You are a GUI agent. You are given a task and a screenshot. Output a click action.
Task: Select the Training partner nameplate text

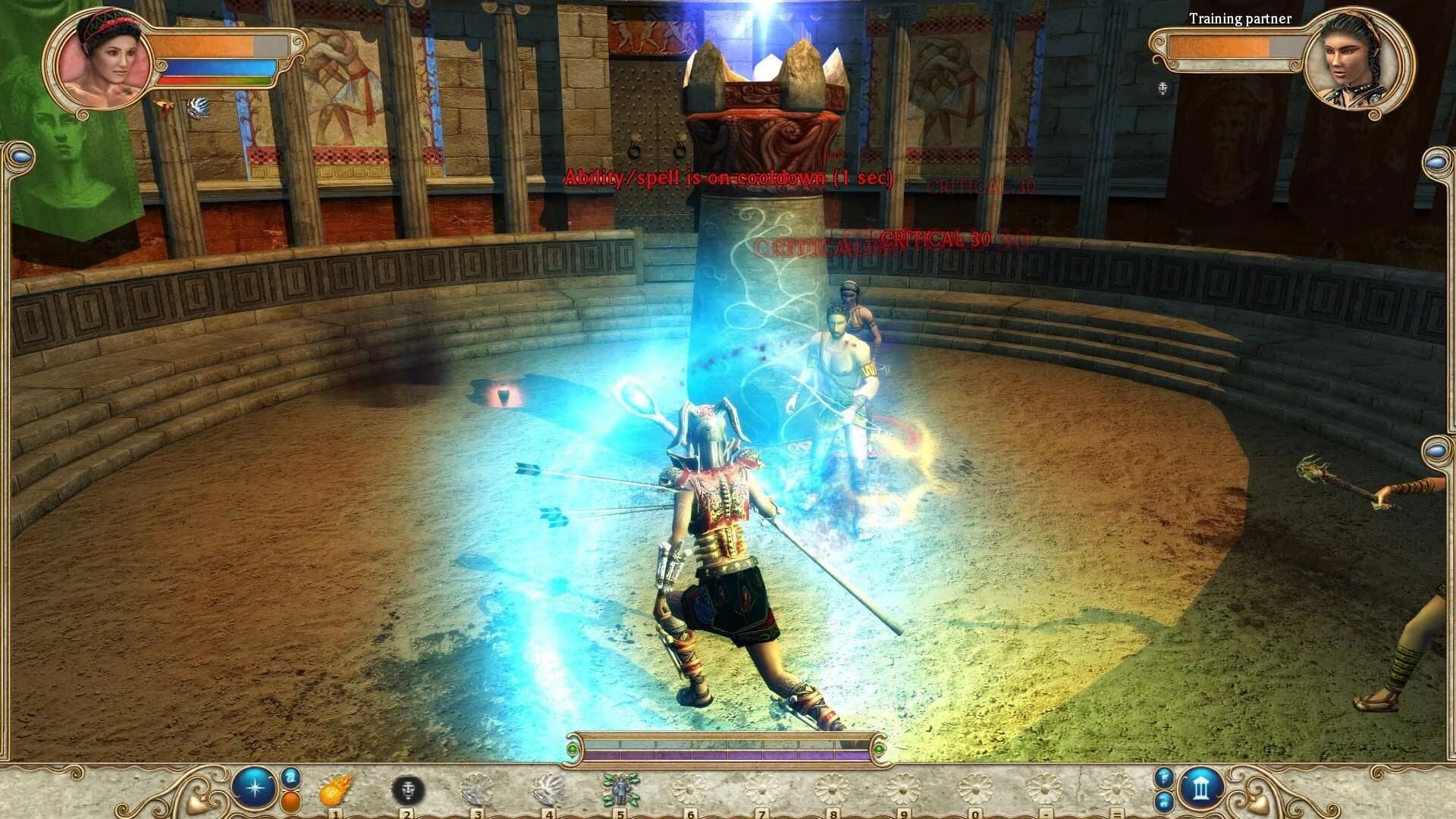1238,19
